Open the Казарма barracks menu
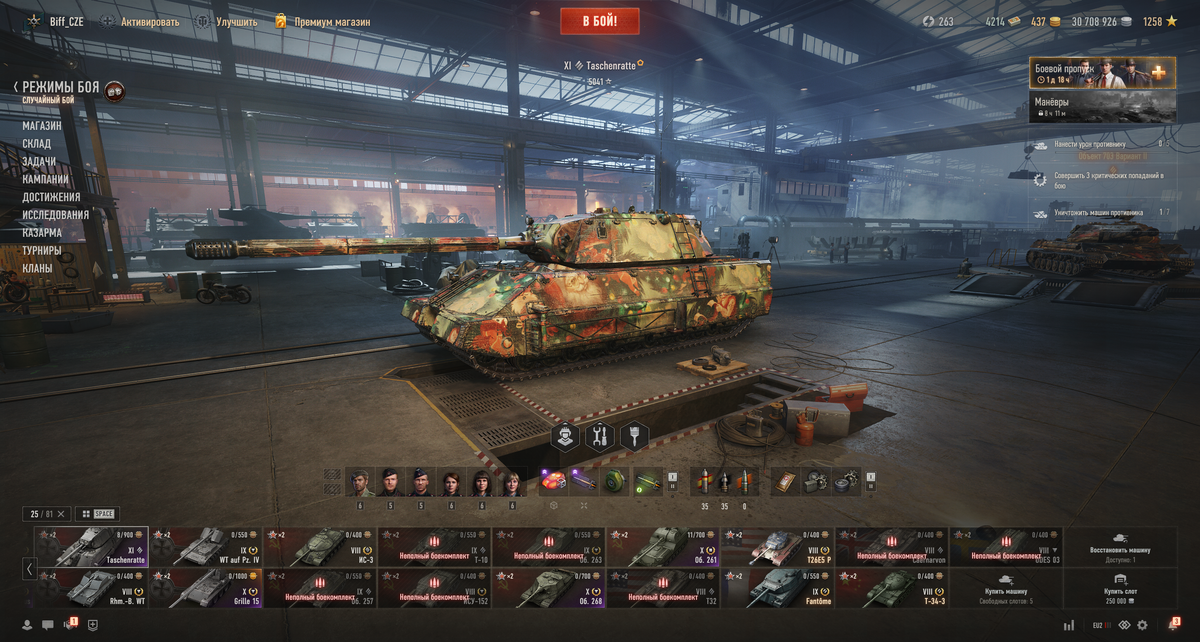 [42, 233]
